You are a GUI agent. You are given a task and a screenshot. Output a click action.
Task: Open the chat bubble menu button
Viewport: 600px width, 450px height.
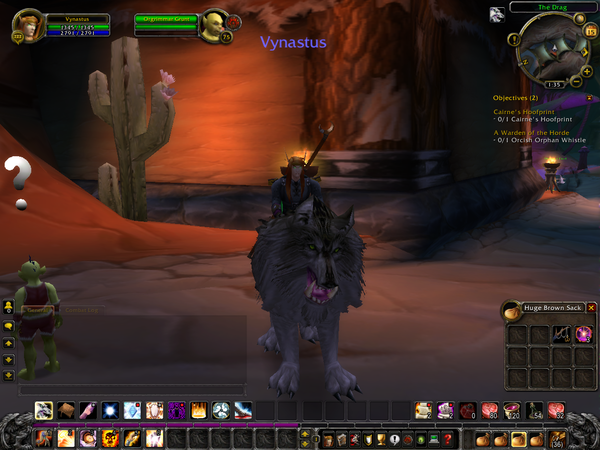pyautogui.click(x=9, y=325)
